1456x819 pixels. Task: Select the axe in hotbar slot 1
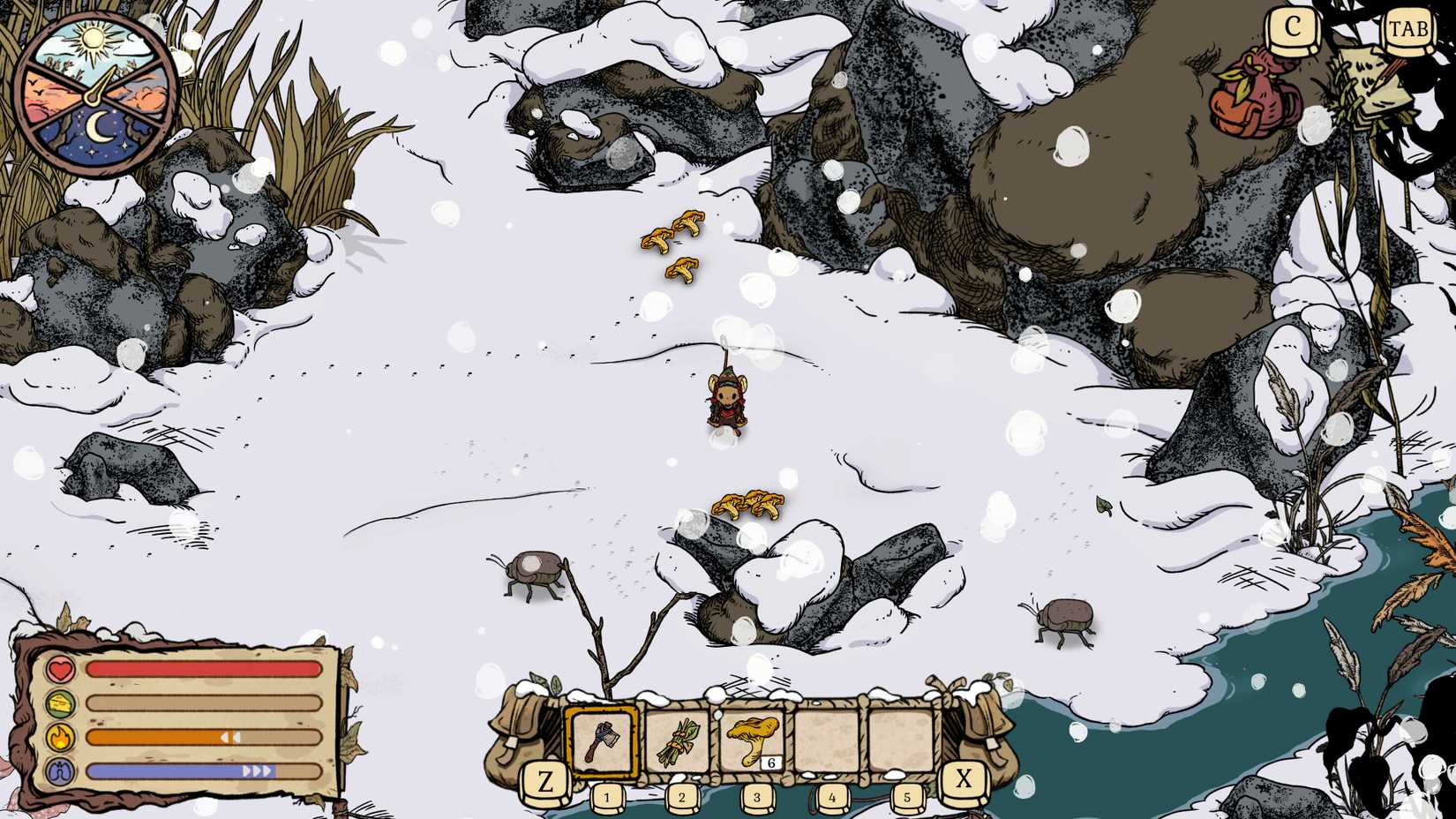coord(604,739)
